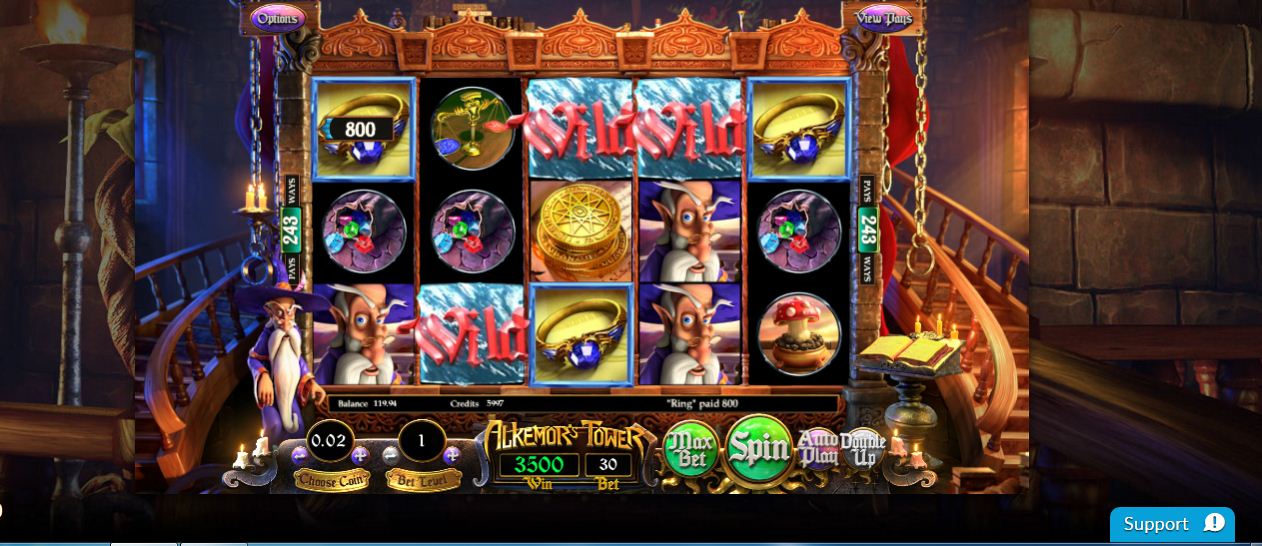Place the Max Bet
This screenshot has height=546, width=1262.
(691, 452)
